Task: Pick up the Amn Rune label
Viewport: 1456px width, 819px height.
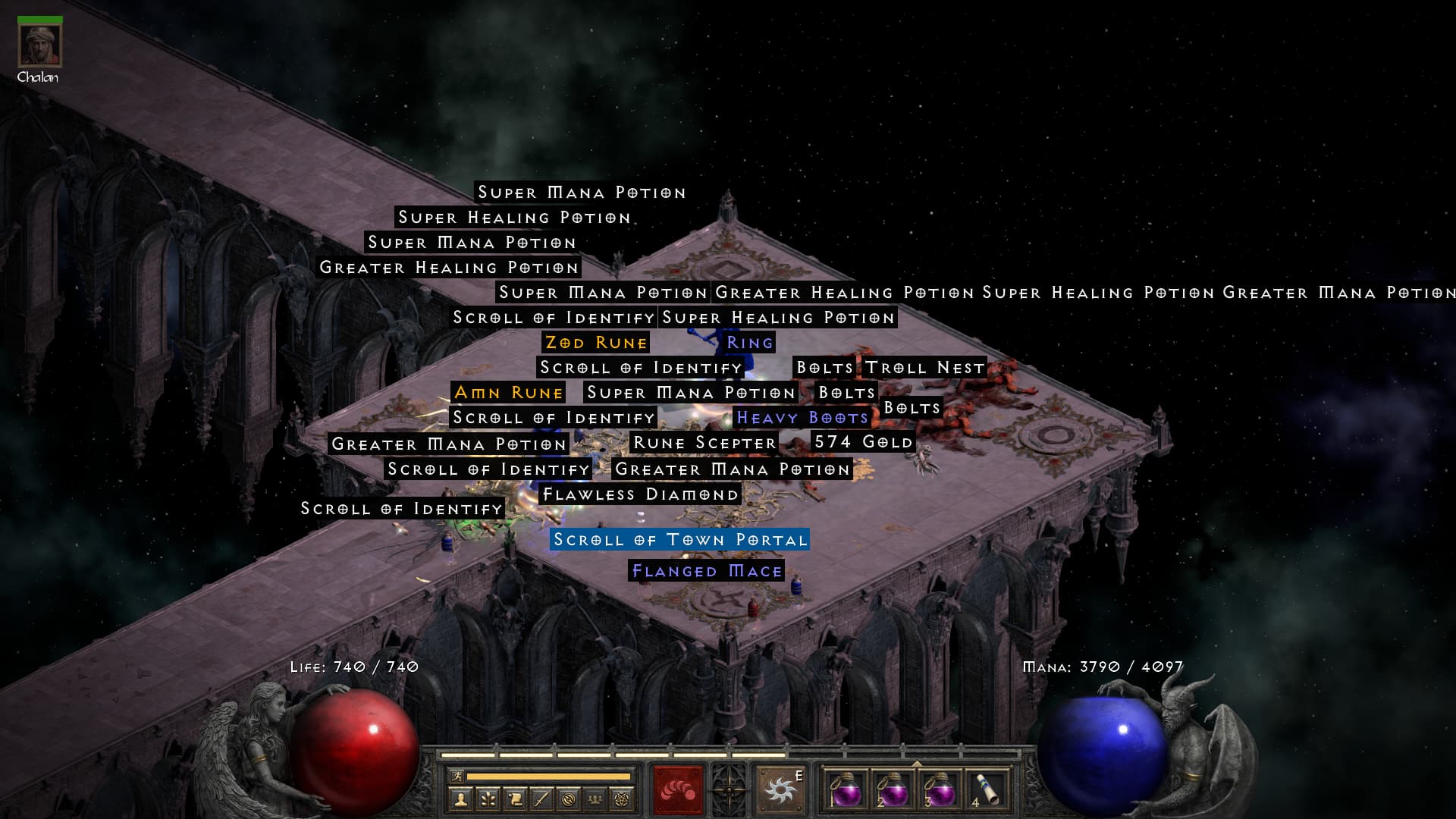Action: pos(508,393)
